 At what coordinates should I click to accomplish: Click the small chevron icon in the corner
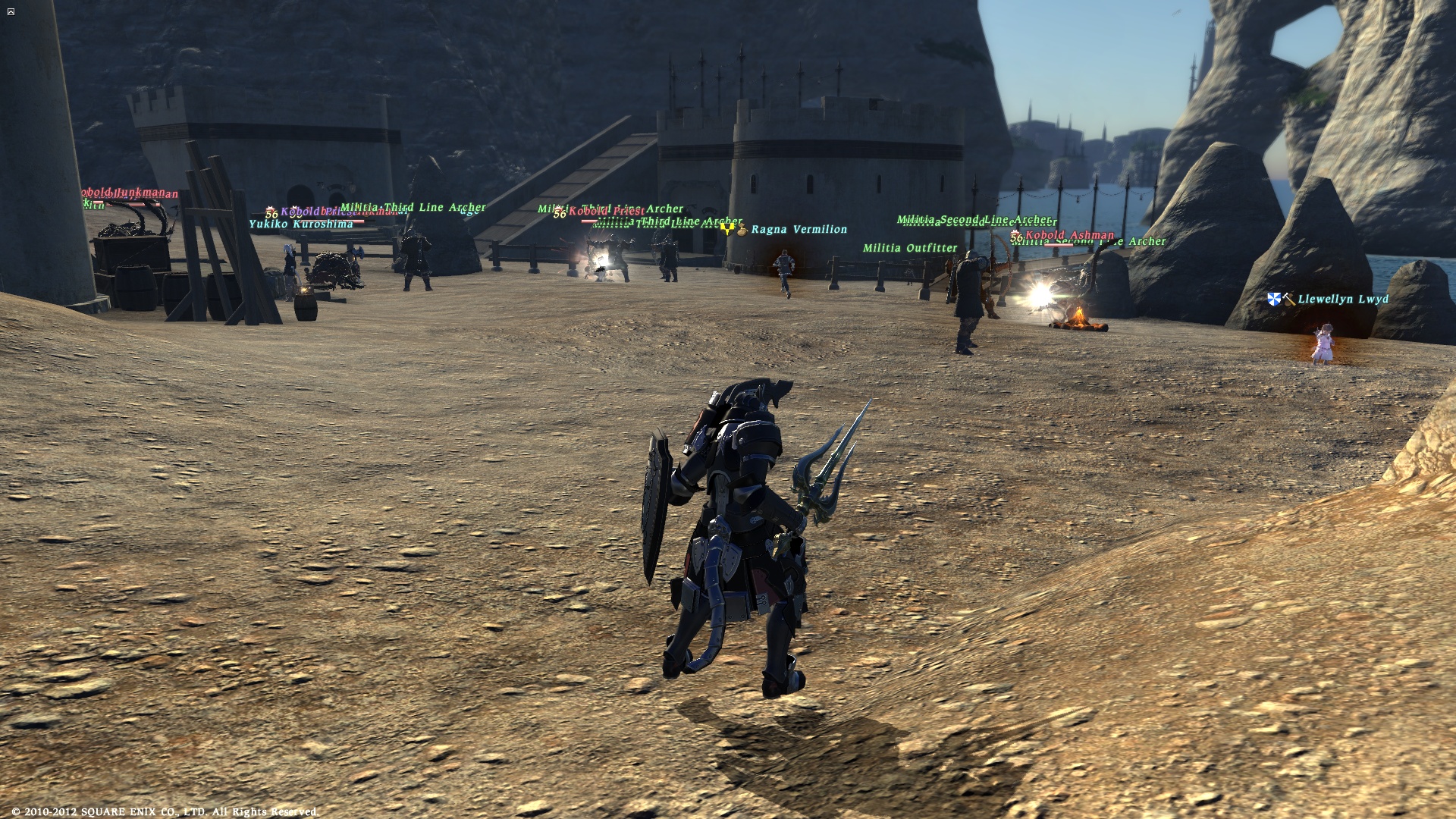[x=11, y=11]
